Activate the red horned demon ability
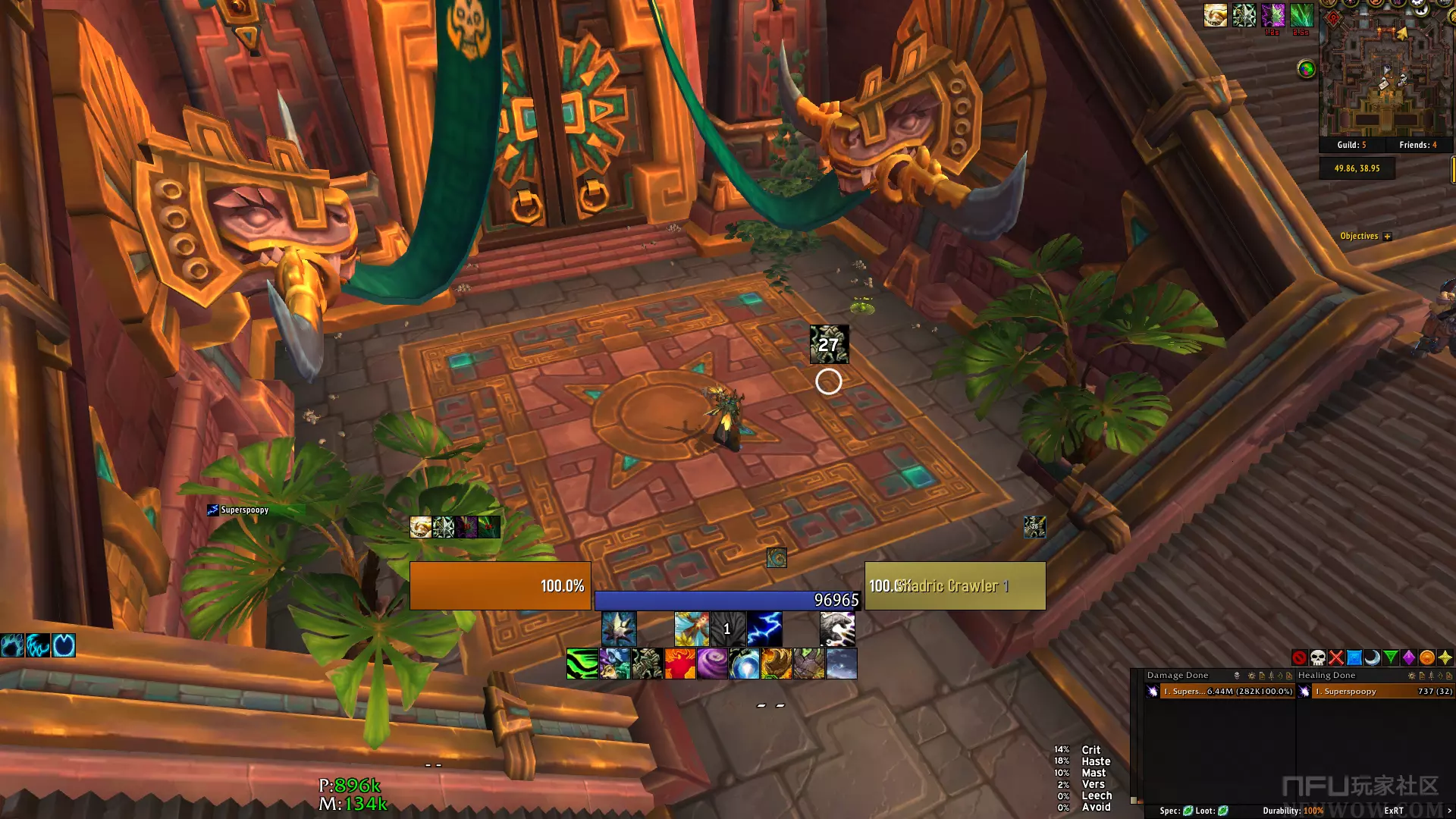Viewport: 1456px width, 819px height. coord(680,664)
